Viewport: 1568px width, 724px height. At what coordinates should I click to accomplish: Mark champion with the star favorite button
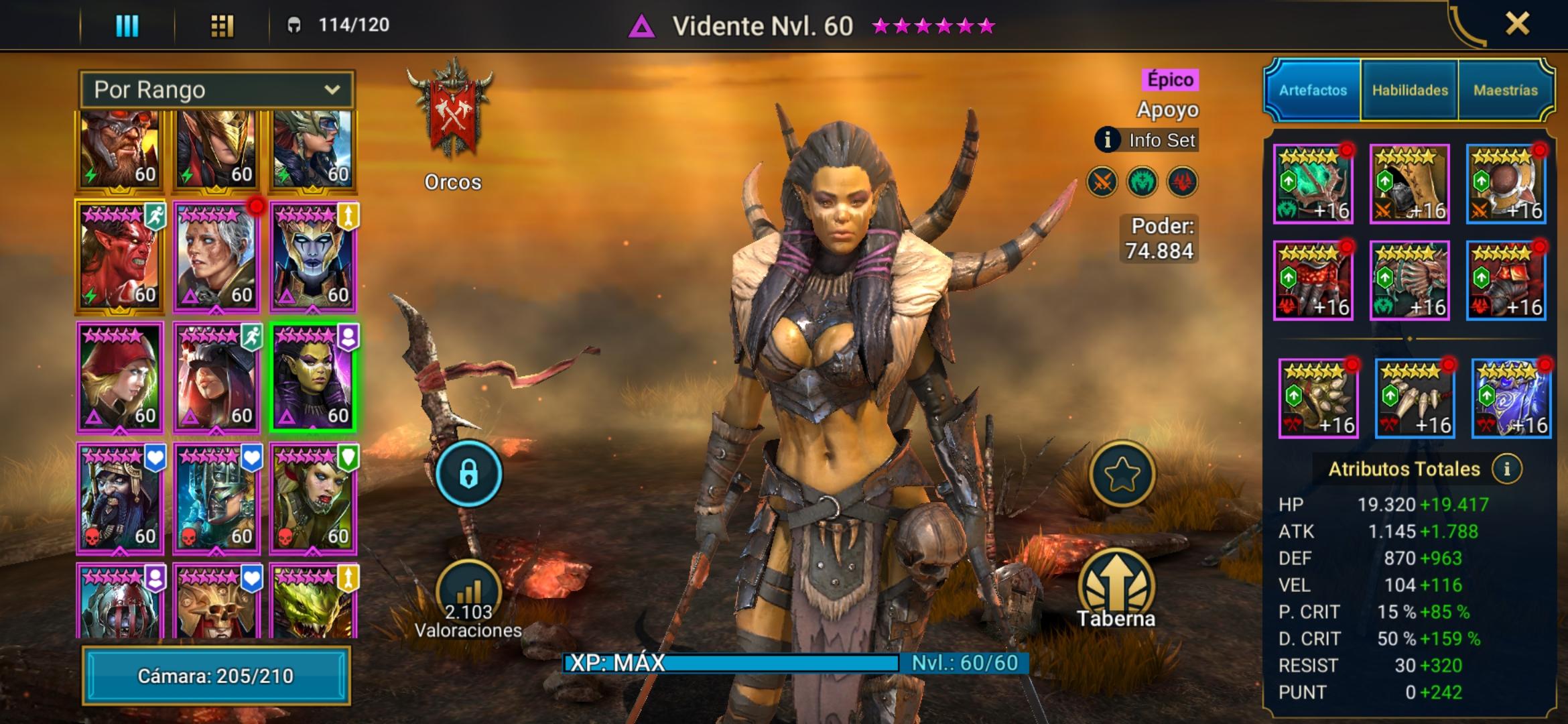(x=1122, y=474)
